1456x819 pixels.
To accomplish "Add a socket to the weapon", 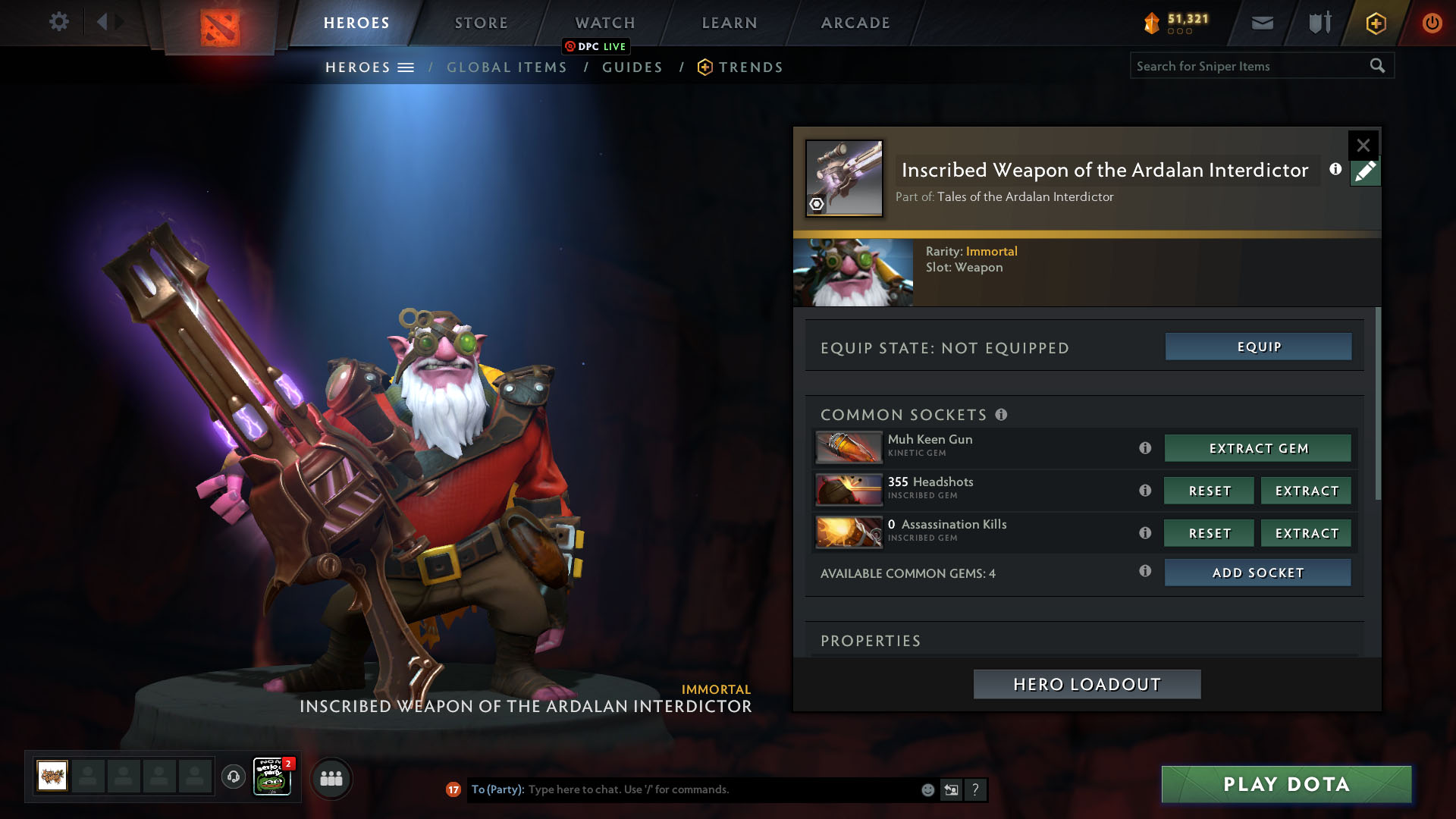I will point(1258,573).
